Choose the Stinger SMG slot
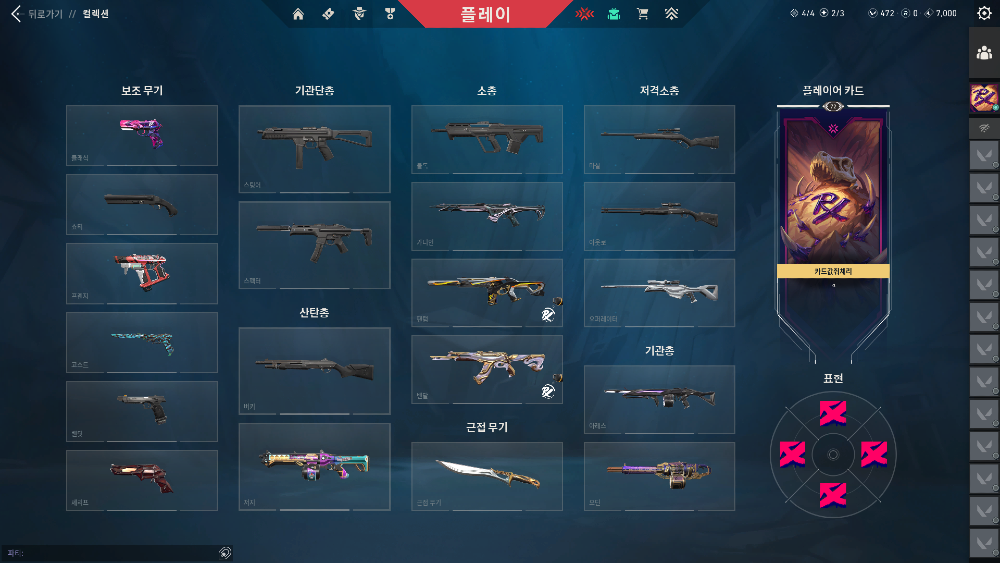Screen dimensions: 1000x563 (314, 149)
